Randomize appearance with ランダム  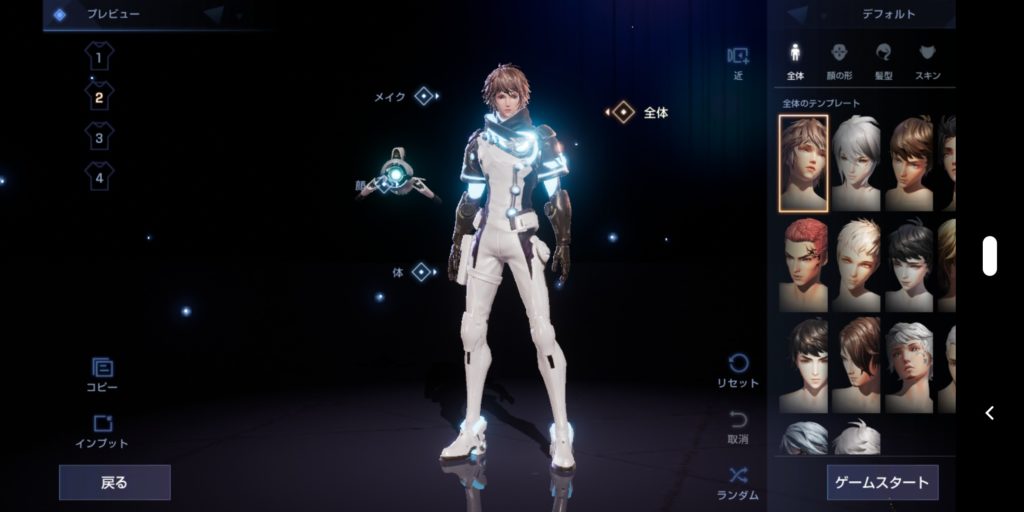(x=738, y=483)
